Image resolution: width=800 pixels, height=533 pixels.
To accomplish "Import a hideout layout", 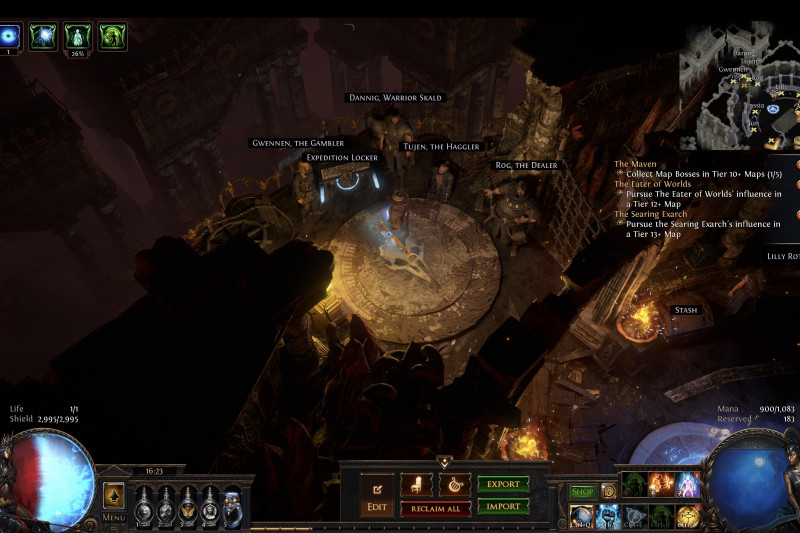I will [503, 507].
